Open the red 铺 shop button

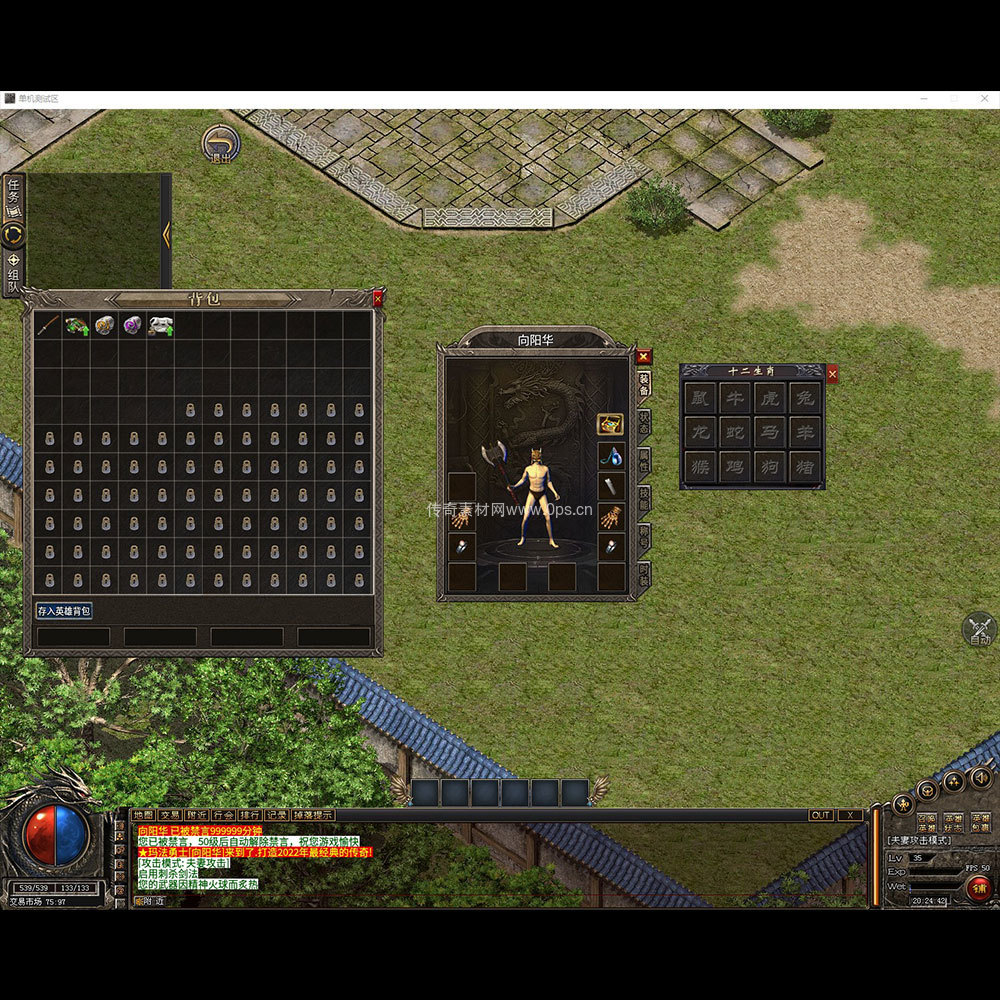tap(978, 887)
